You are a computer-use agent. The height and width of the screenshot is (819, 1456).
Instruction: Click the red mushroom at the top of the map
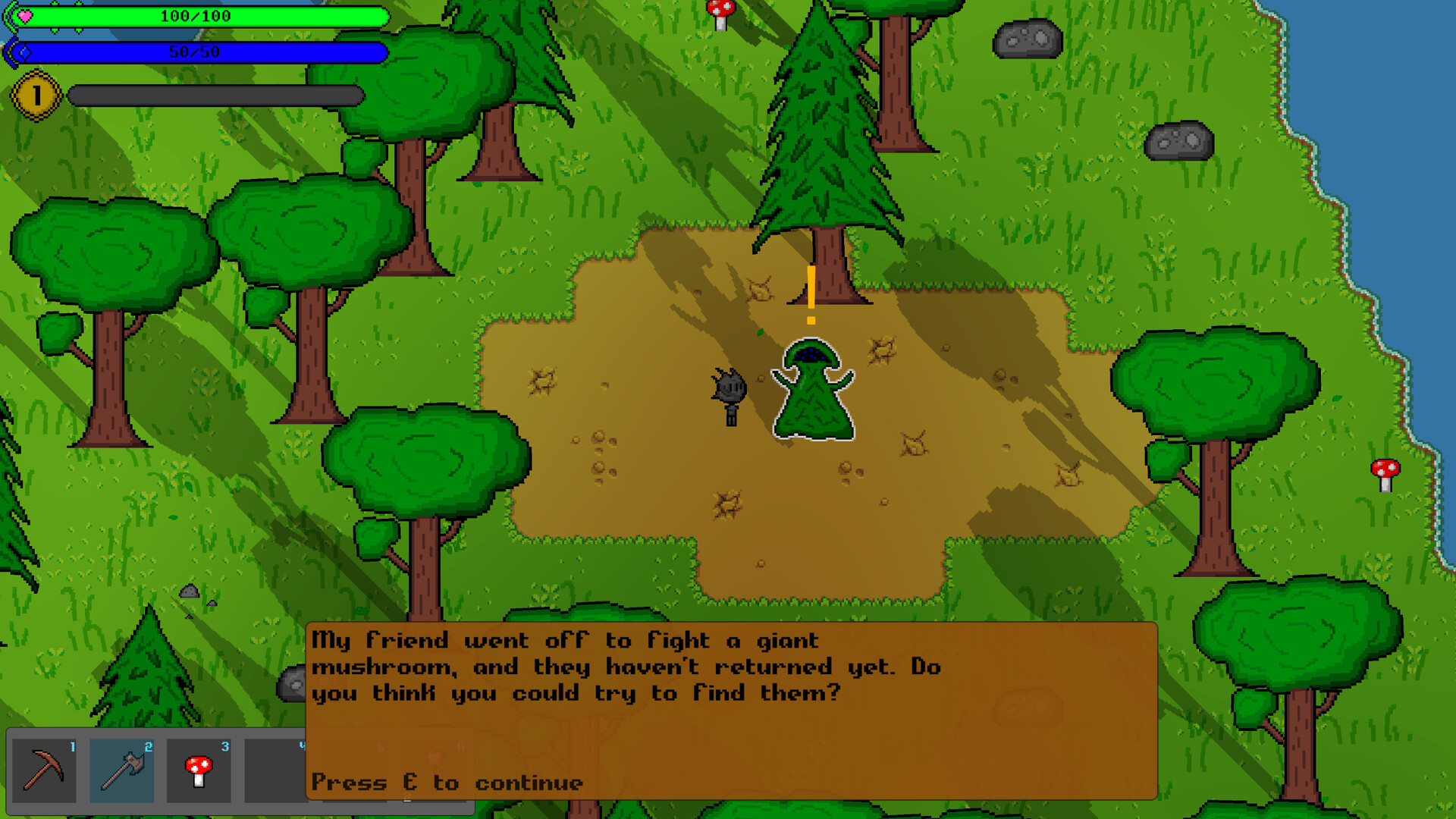click(x=720, y=13)
